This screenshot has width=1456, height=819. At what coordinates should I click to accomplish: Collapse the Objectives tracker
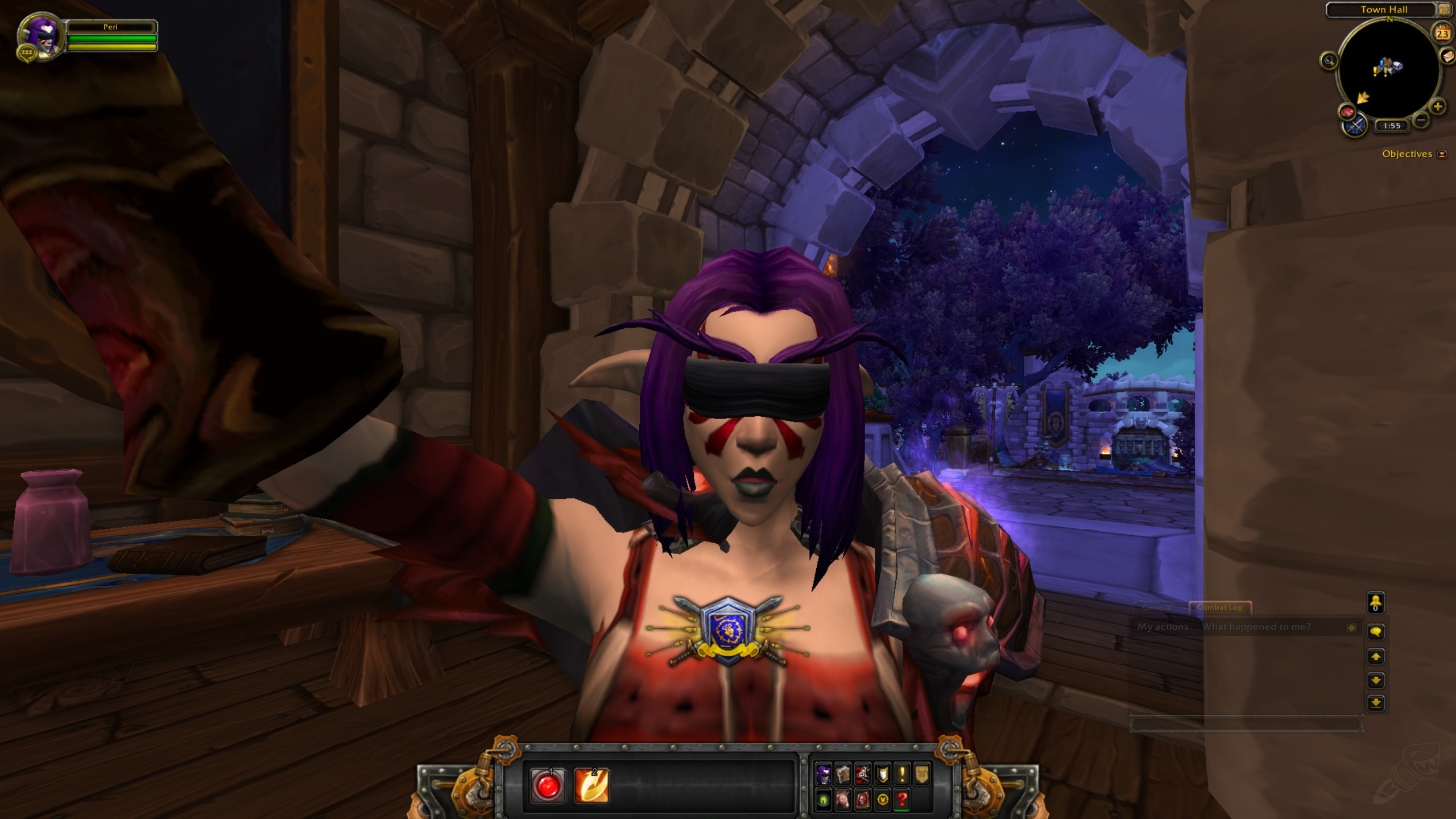[1441, 154]
